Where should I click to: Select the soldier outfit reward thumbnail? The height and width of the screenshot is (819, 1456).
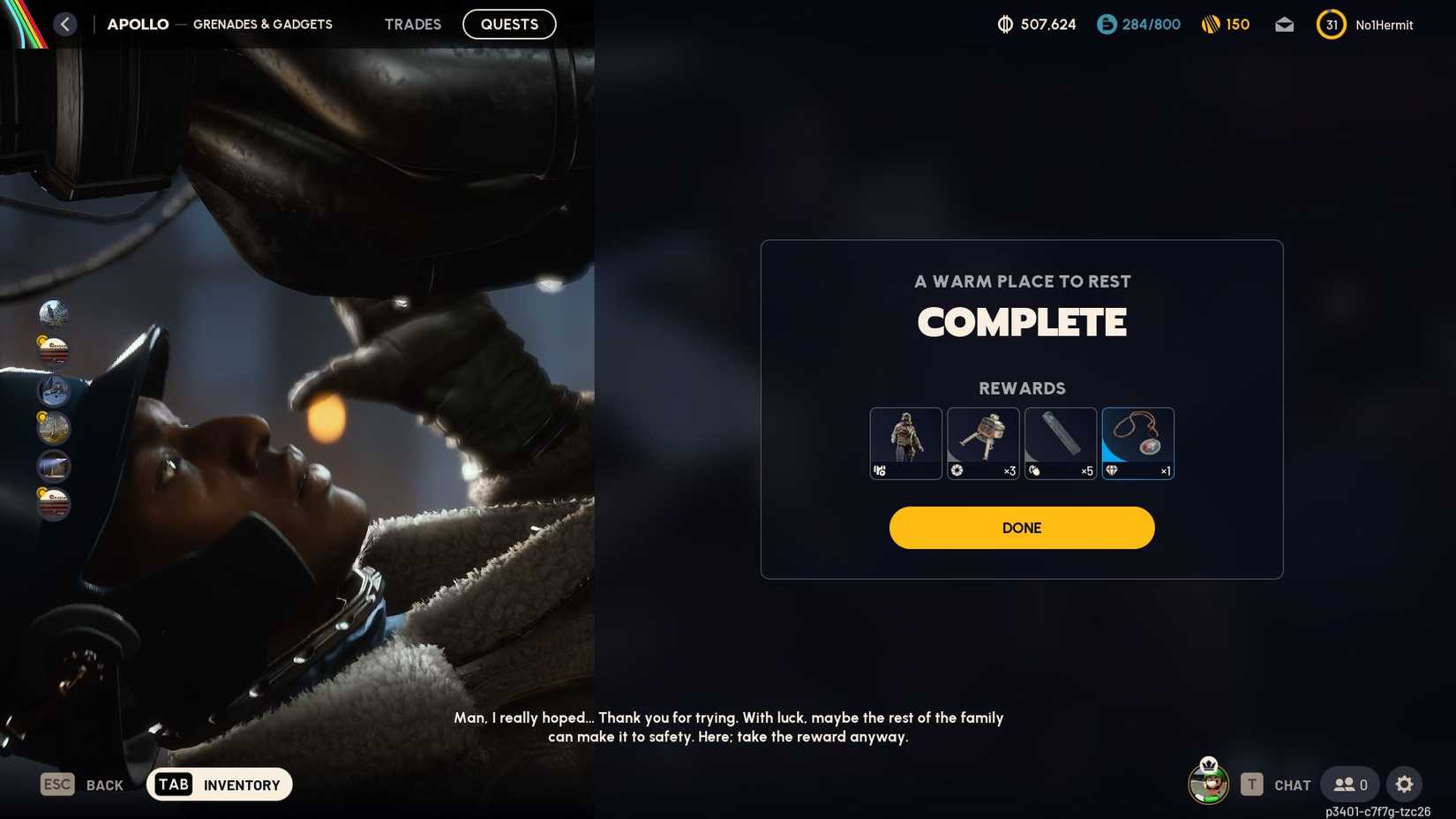point(905,441)
